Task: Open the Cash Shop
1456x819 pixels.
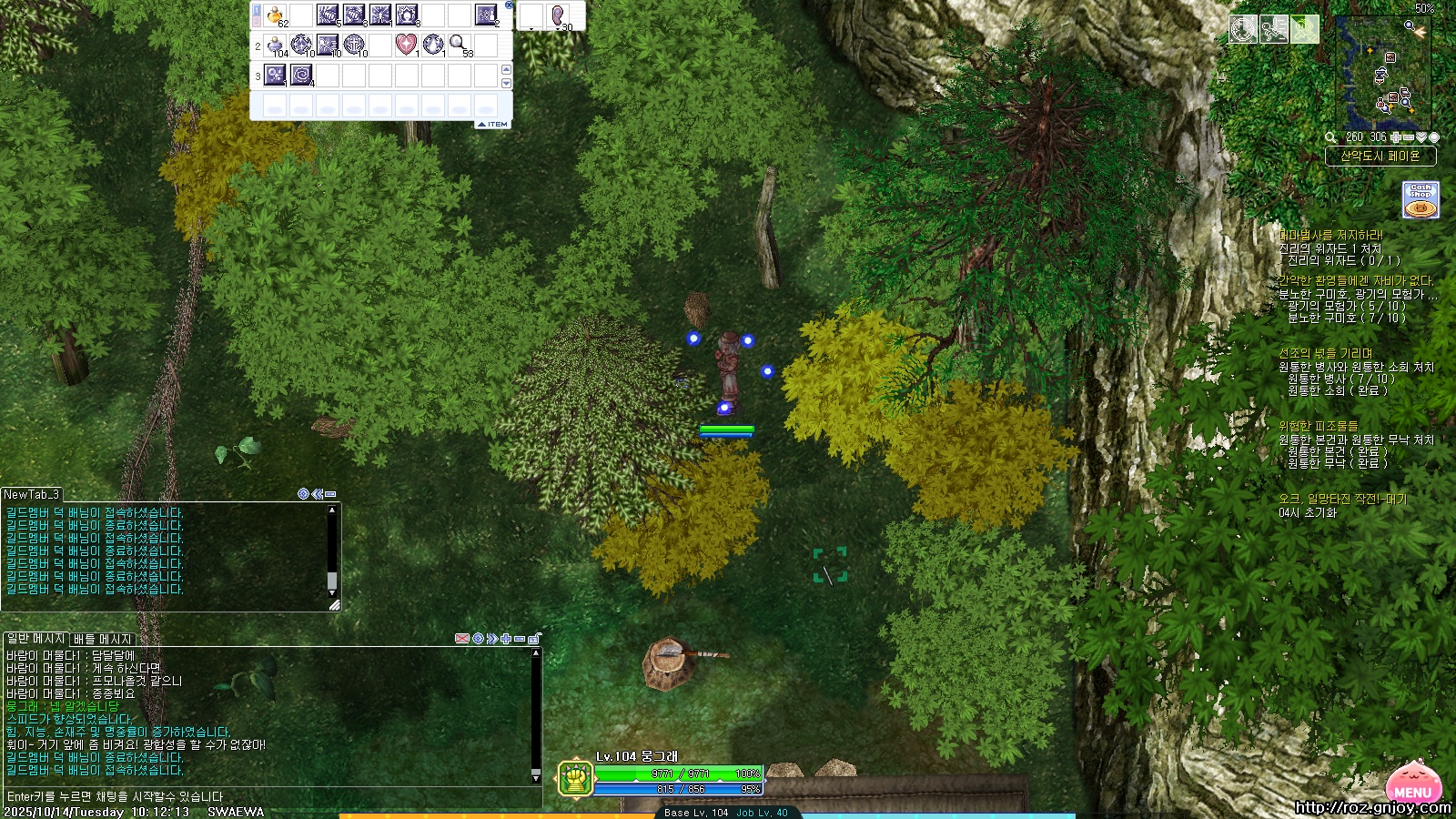Action: coord(1420,200)
